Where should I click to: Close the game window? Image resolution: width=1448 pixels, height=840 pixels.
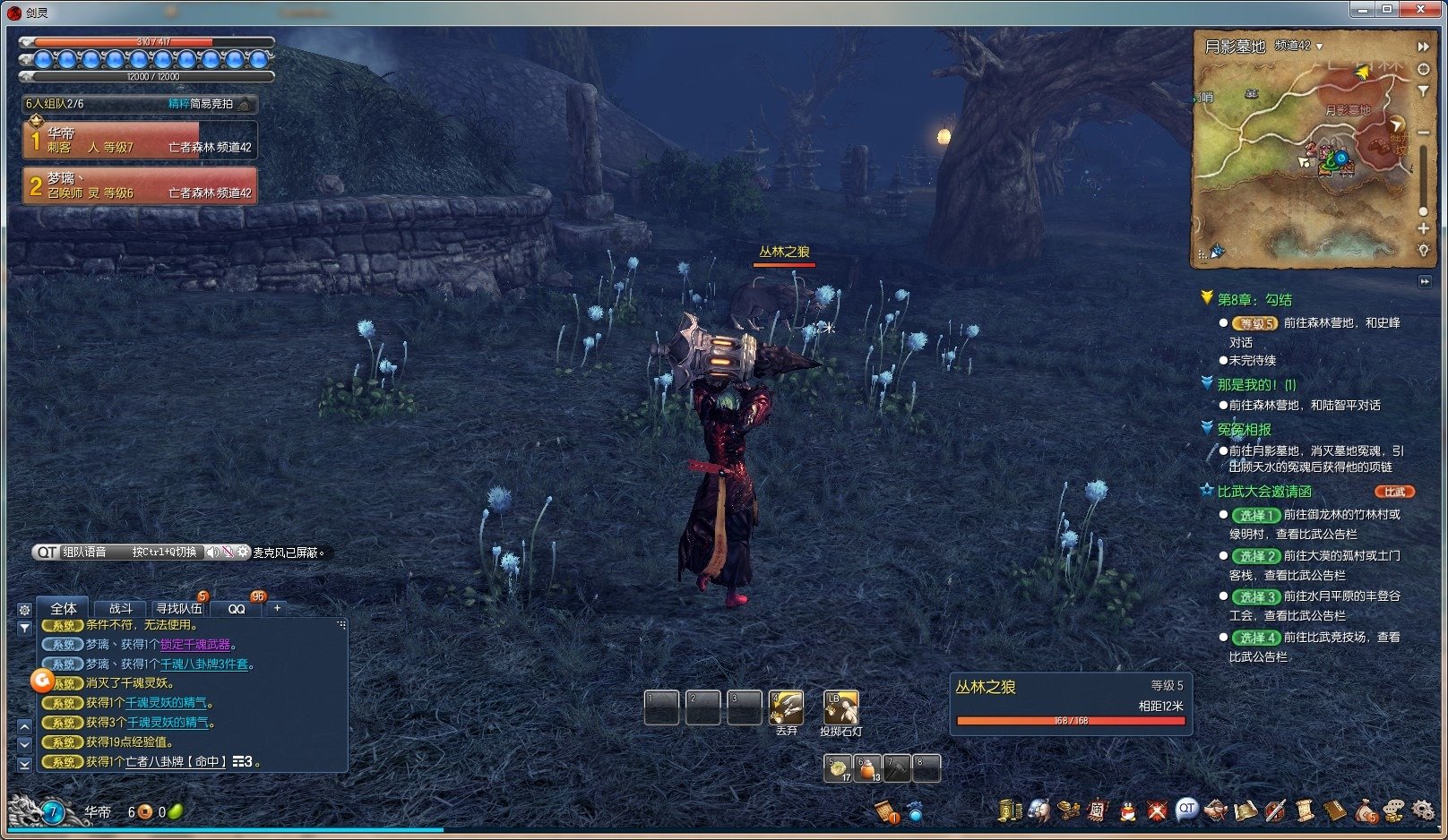[x=1421, y=9]
